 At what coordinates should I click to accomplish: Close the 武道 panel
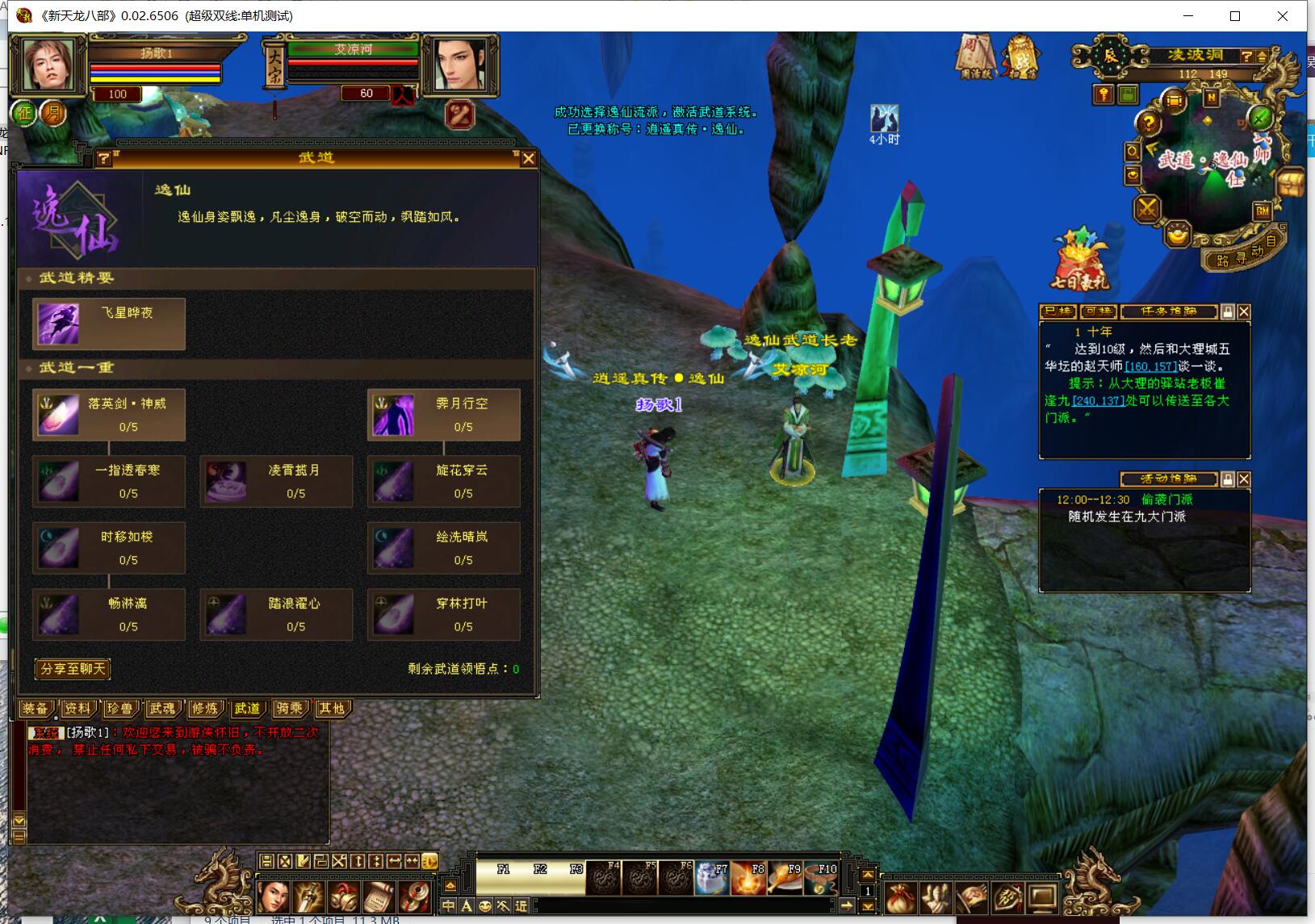coord(529,158)
